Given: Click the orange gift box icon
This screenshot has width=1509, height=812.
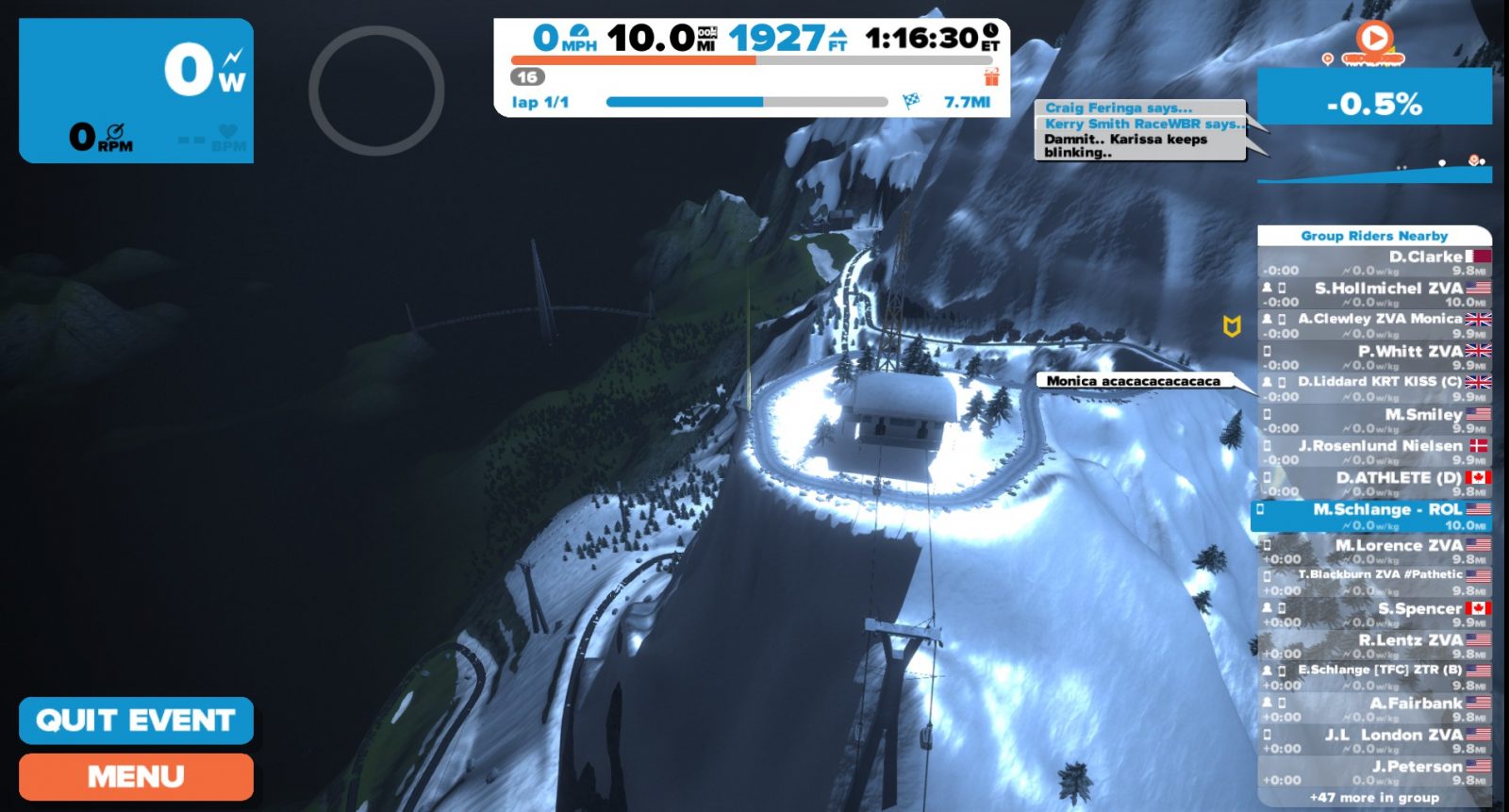Looking at the screenshot, I should pos(991,76).
